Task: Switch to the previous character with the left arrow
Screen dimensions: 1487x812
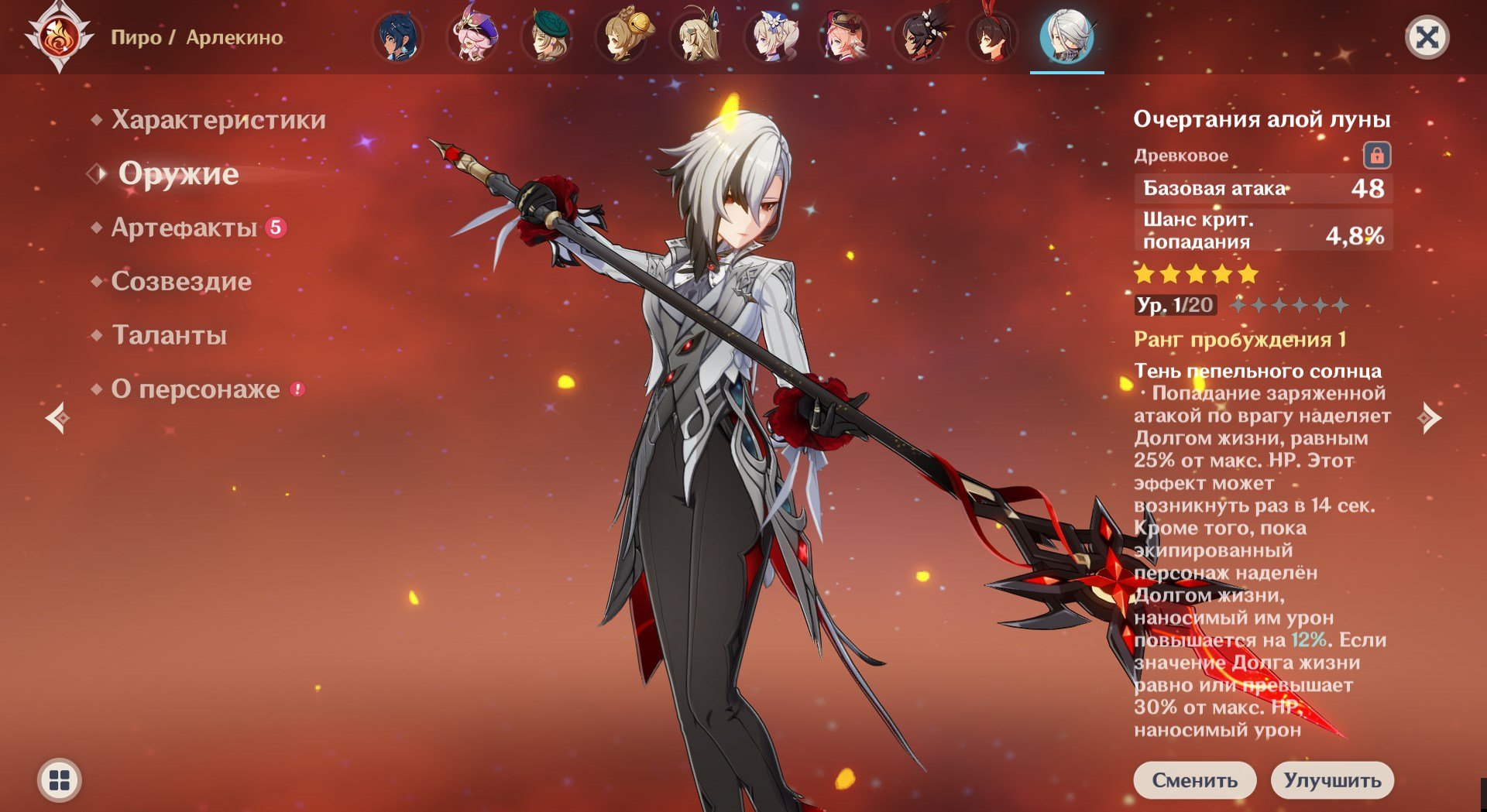Action: [57, 418]
